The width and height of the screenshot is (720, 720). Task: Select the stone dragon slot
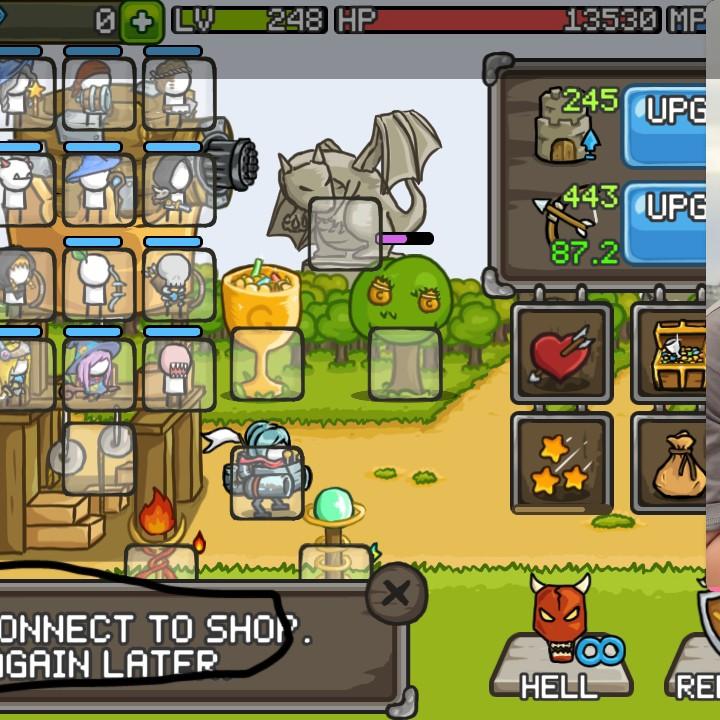coord(344,233)
